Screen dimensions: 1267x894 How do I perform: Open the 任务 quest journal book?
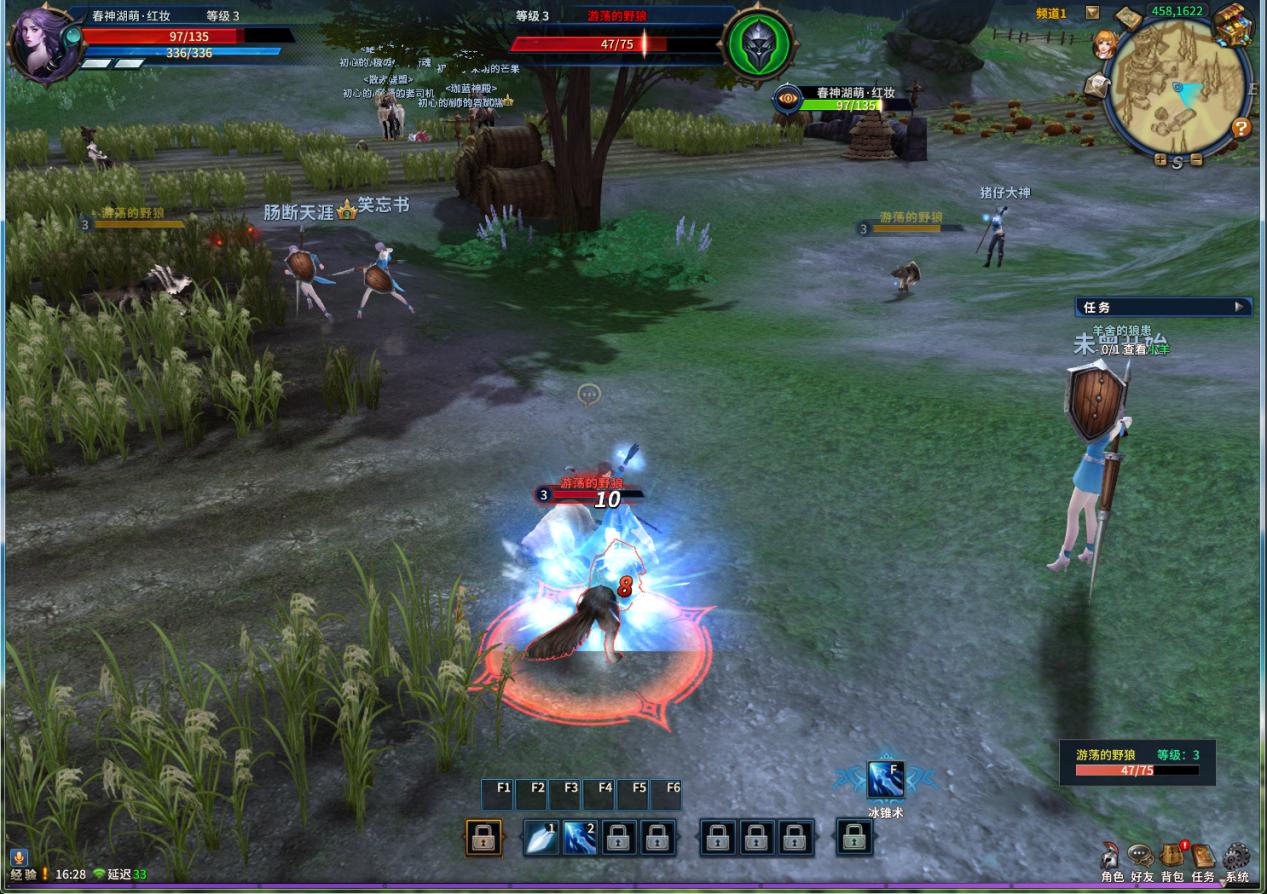pyautogui.click(x=1203, y=858)
